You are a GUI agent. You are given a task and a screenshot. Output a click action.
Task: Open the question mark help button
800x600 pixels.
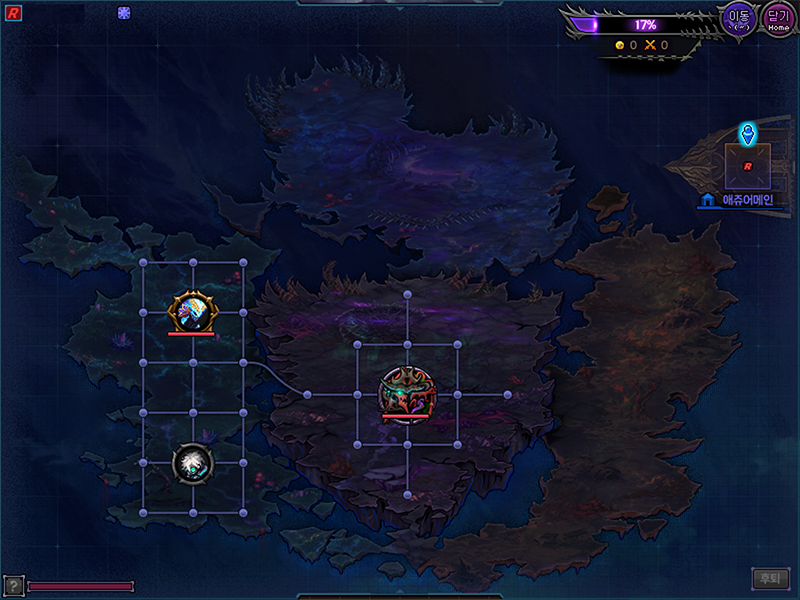[14, 585]
